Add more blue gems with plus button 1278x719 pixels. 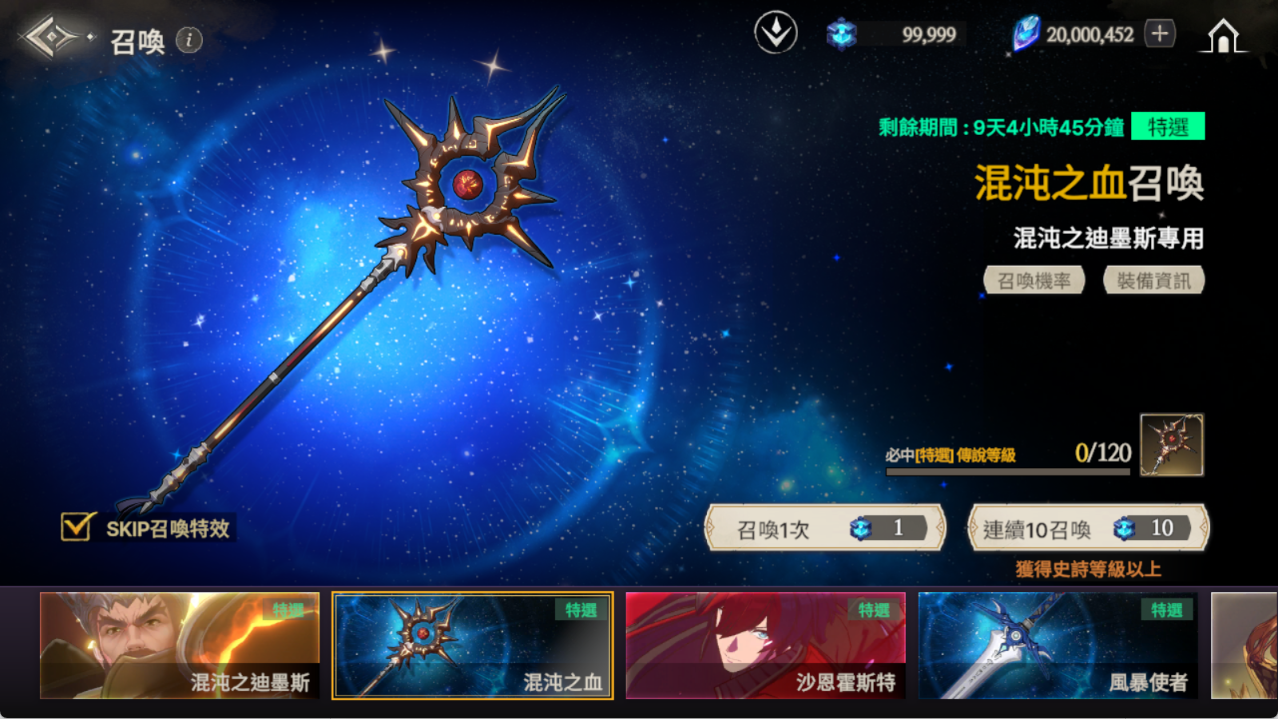tap(1159, 34)
